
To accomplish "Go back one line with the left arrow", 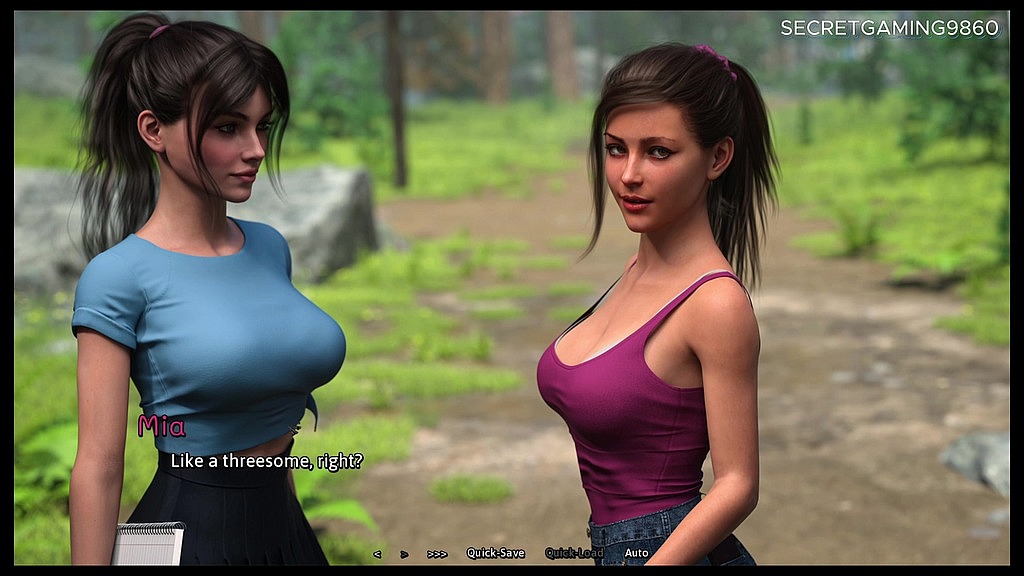I will [377, 553].
